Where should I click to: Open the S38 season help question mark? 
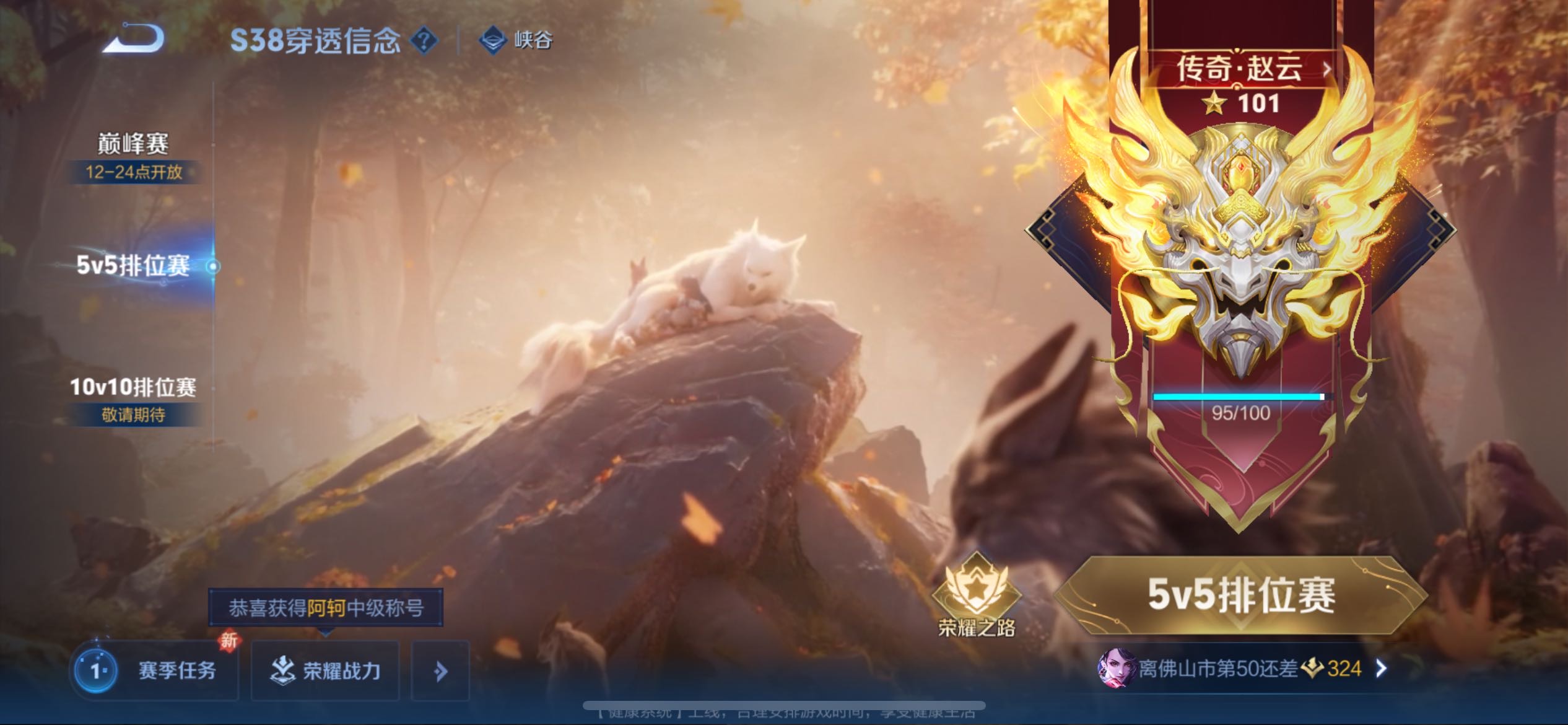(x=424, y=41)
